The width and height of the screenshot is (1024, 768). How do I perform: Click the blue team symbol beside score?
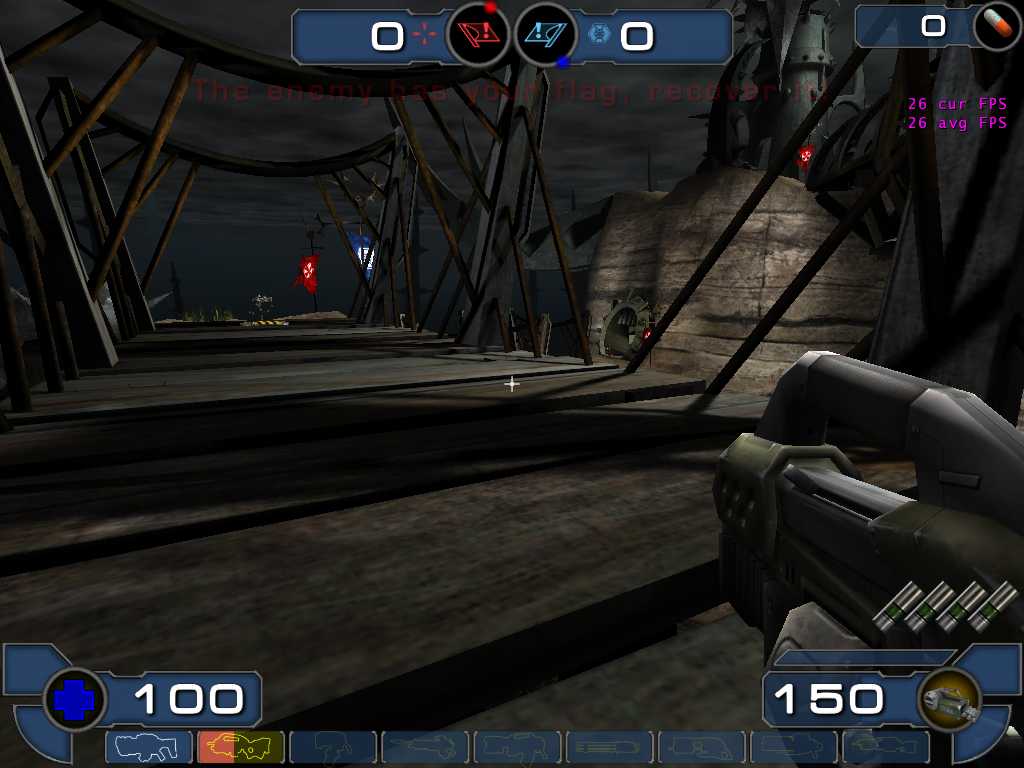(600, 36)
